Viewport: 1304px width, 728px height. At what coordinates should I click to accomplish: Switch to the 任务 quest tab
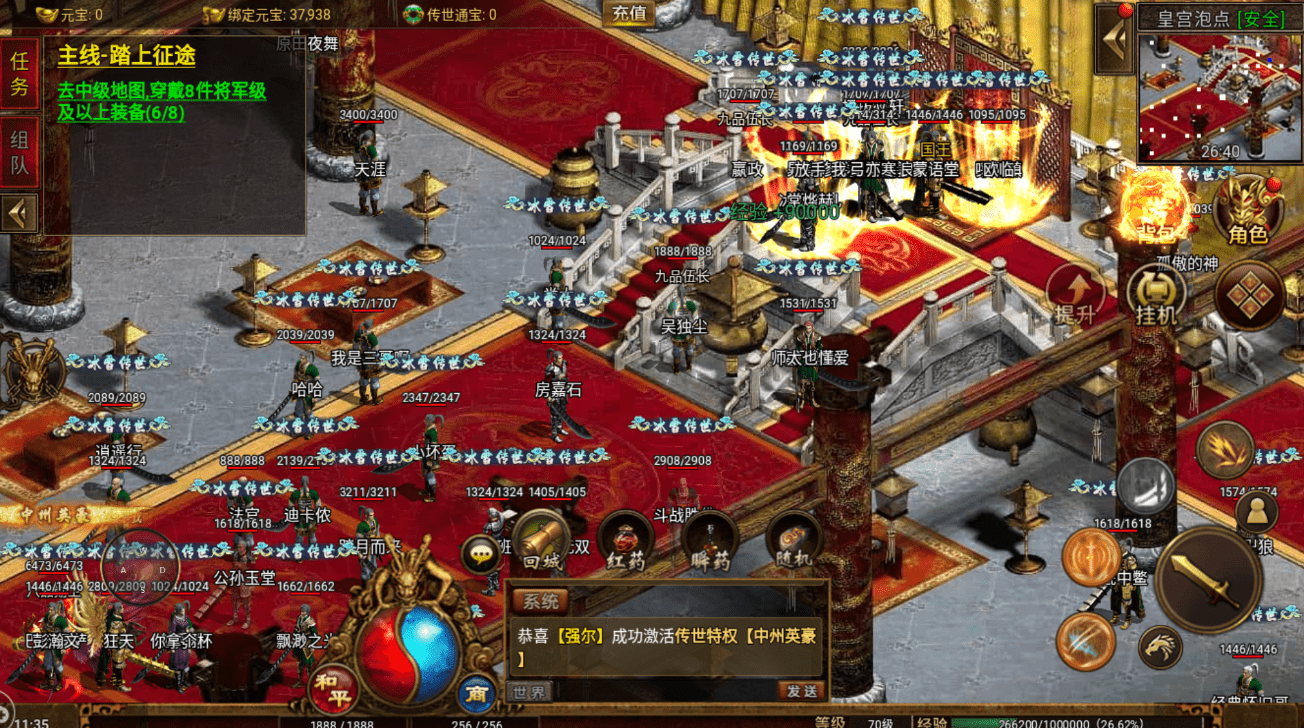tap(20, 74)
